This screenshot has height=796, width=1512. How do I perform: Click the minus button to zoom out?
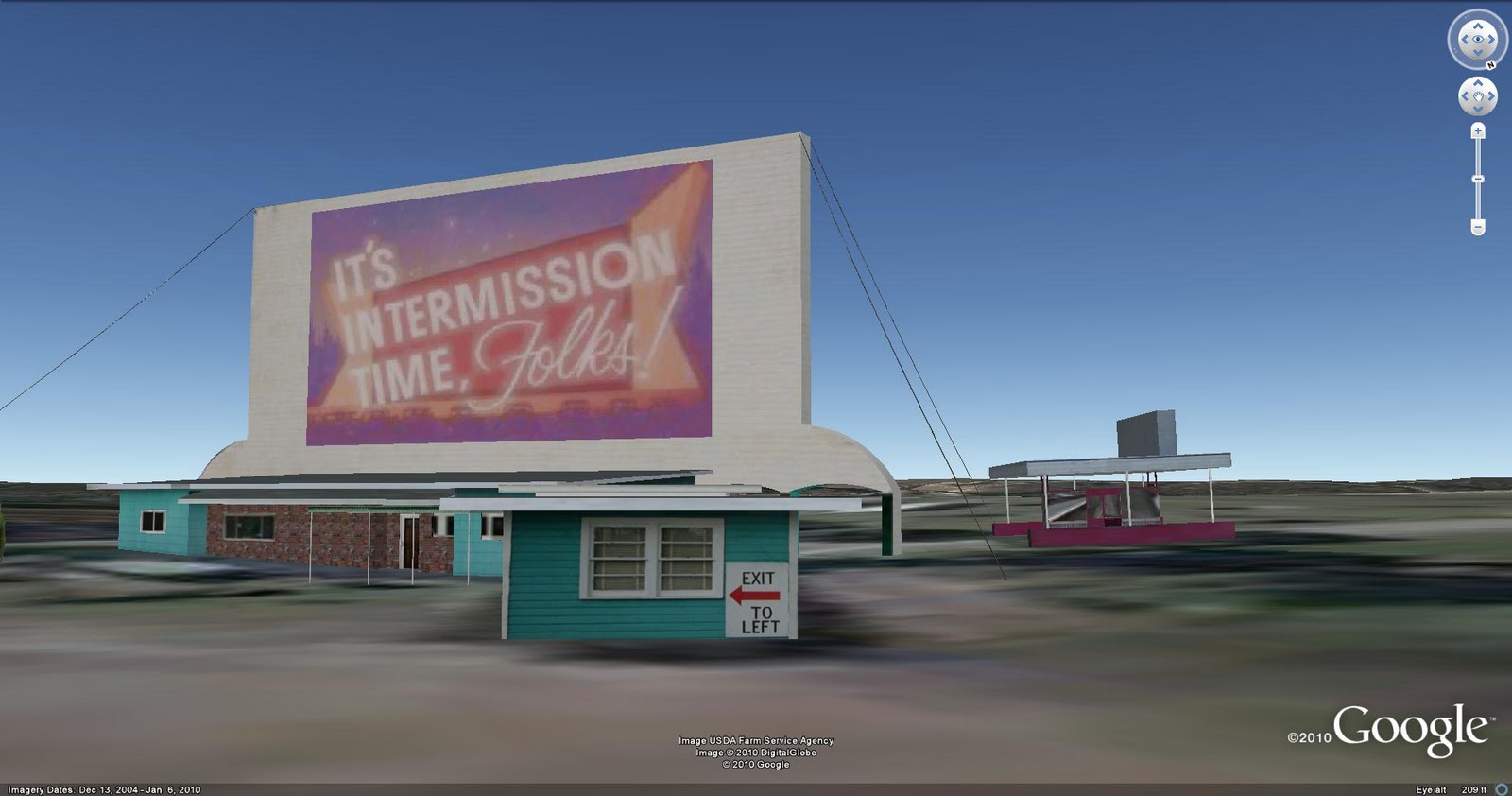1478,225
